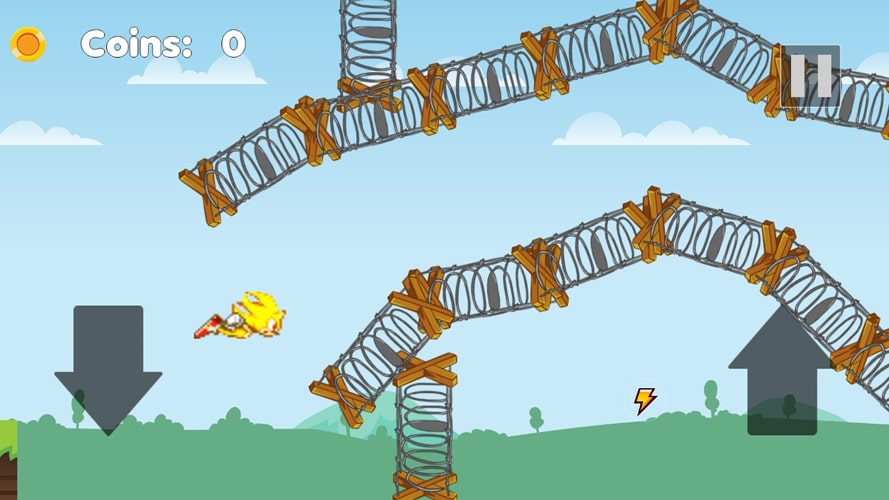Tap the up arrow control

(x=781, y=372)
